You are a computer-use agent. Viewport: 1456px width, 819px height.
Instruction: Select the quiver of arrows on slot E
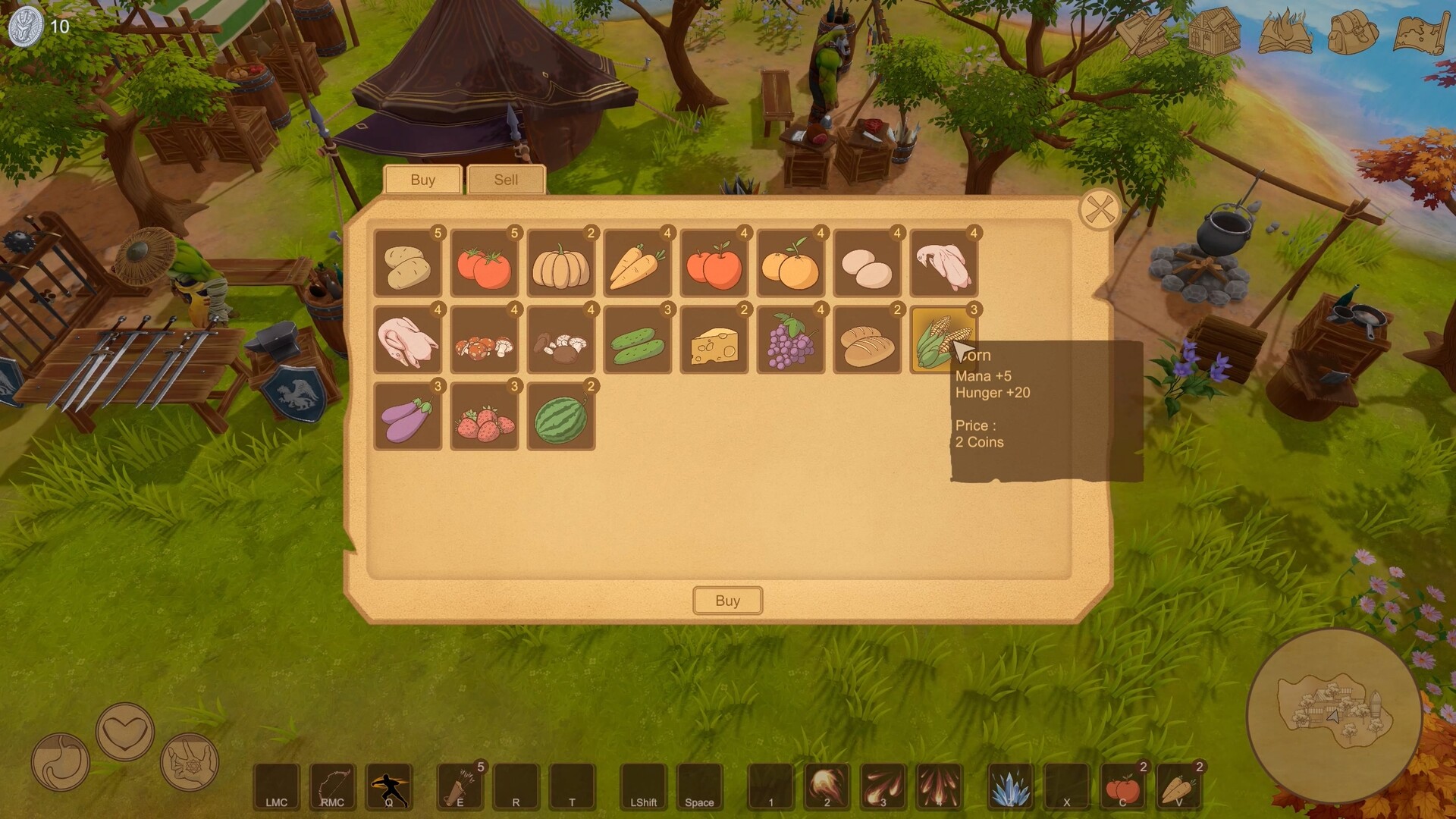pos(459,786)
